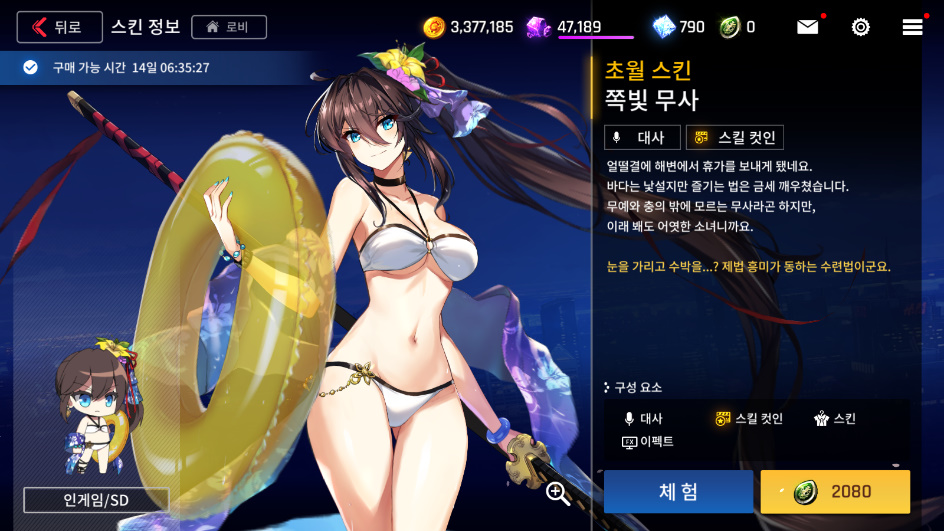The image size is (944, 531).
Task: Zoom in with the magnifier icon
Action: tap(558, 492)
